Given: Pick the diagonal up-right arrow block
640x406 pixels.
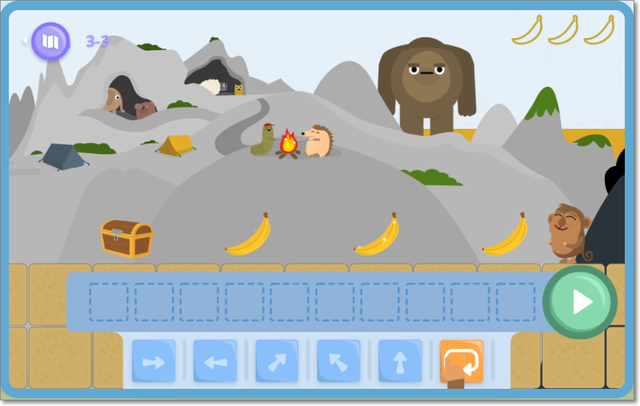Looking at the screenshot, I should click(276, 360).
